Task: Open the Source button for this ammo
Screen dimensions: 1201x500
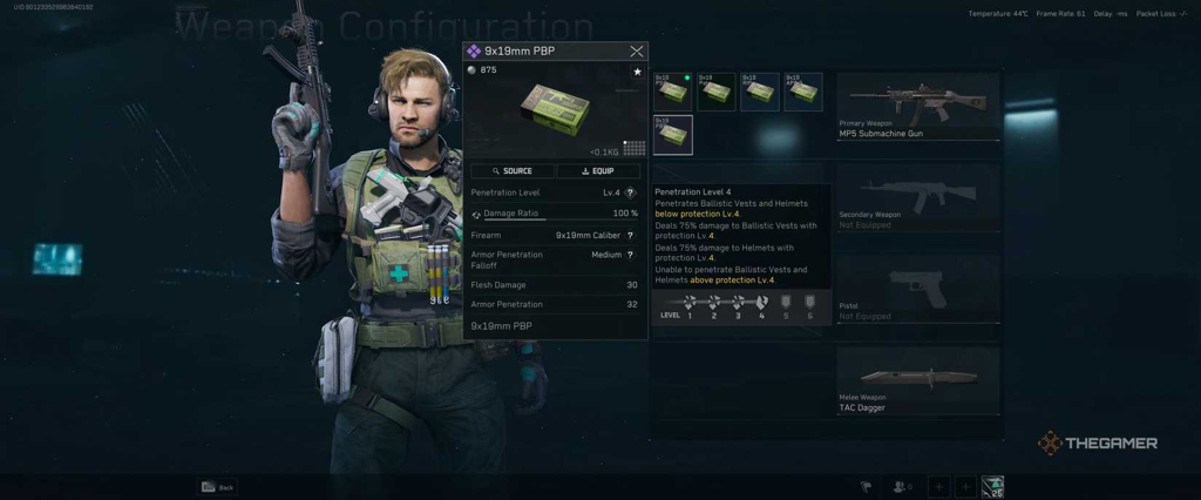Action: (x=512, y=171)
